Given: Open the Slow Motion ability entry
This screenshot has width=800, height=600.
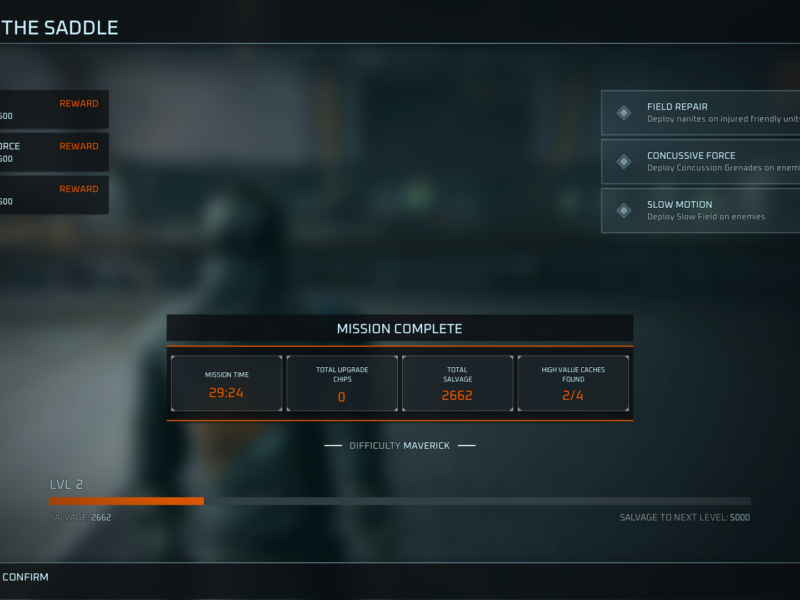Looking at the screenshot, I should point(700,210).
